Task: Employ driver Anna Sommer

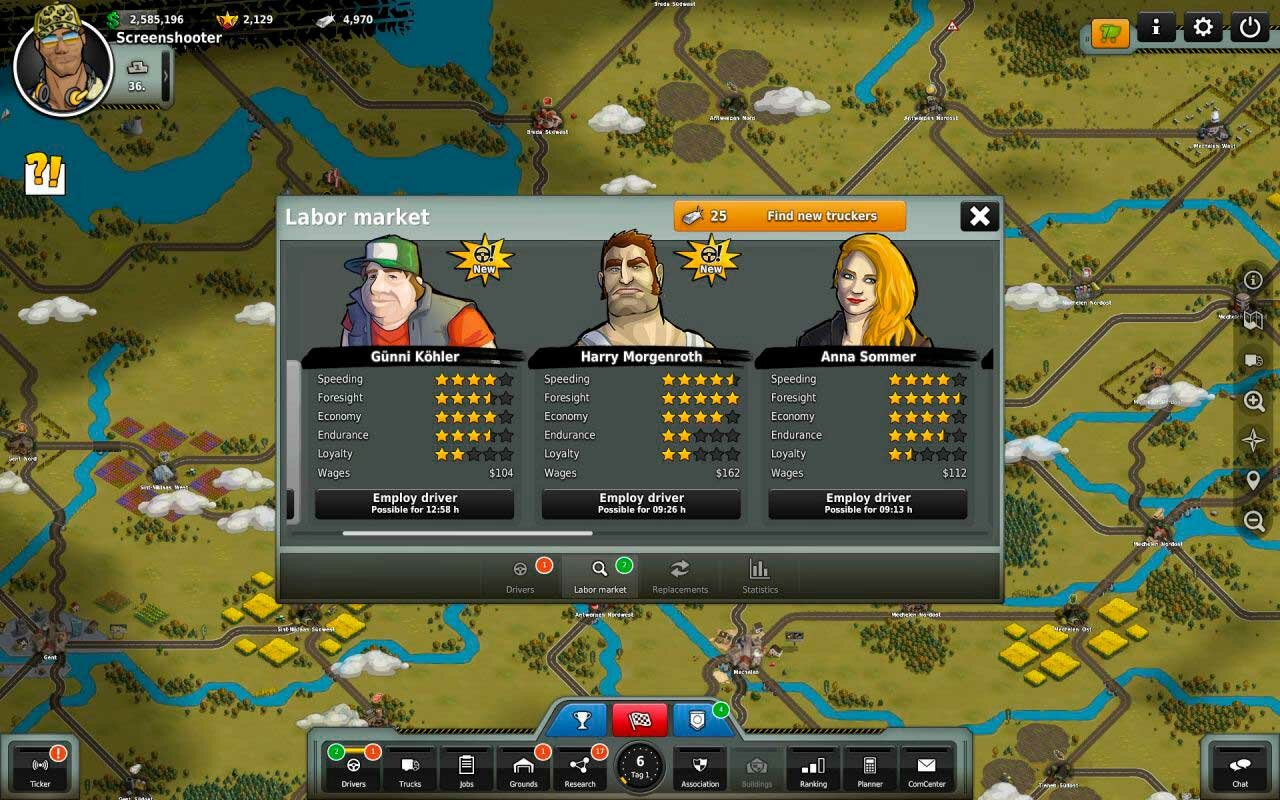Action: (868, 503)
